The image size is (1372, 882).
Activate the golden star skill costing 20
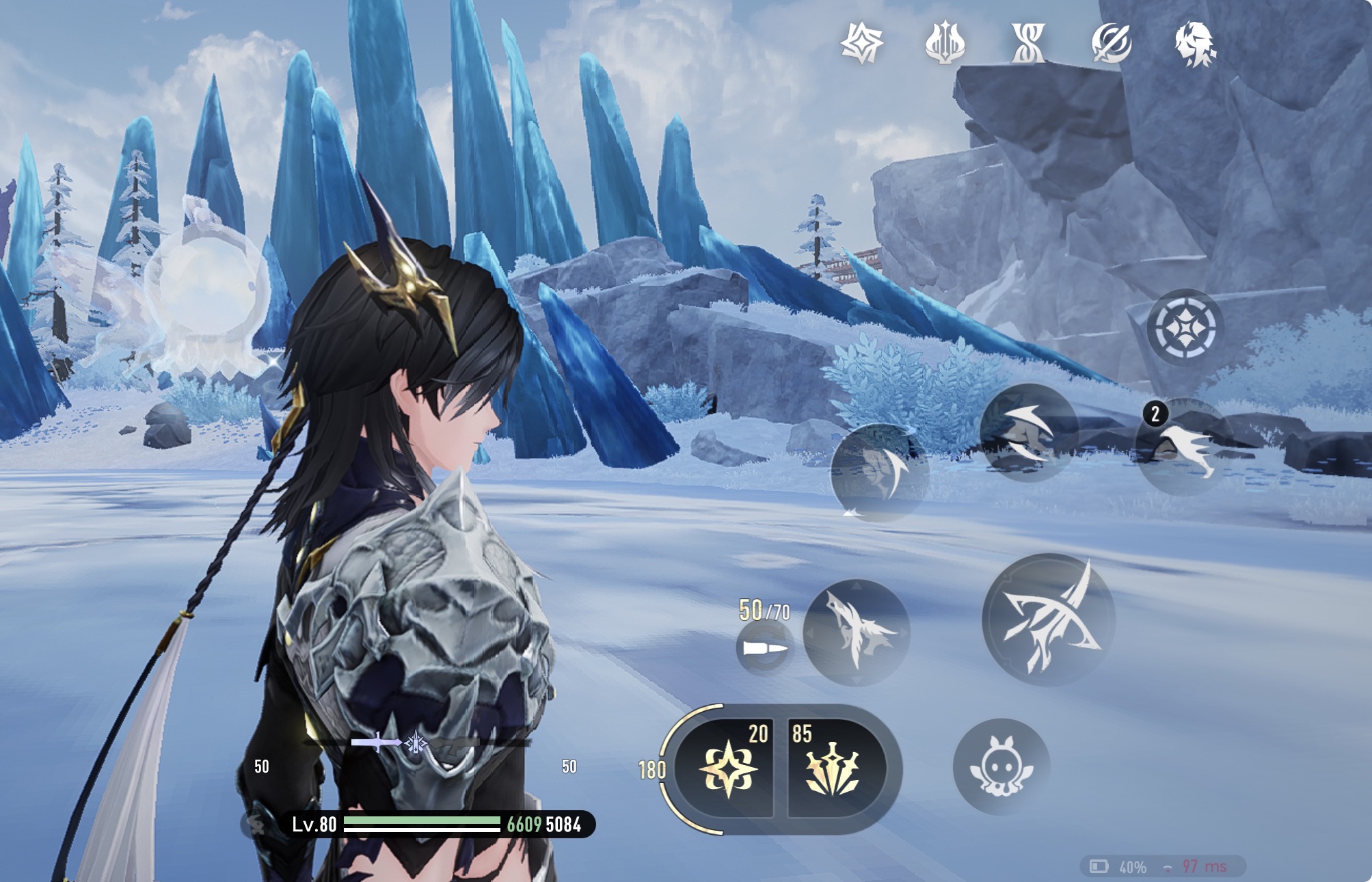click(728, 769)
